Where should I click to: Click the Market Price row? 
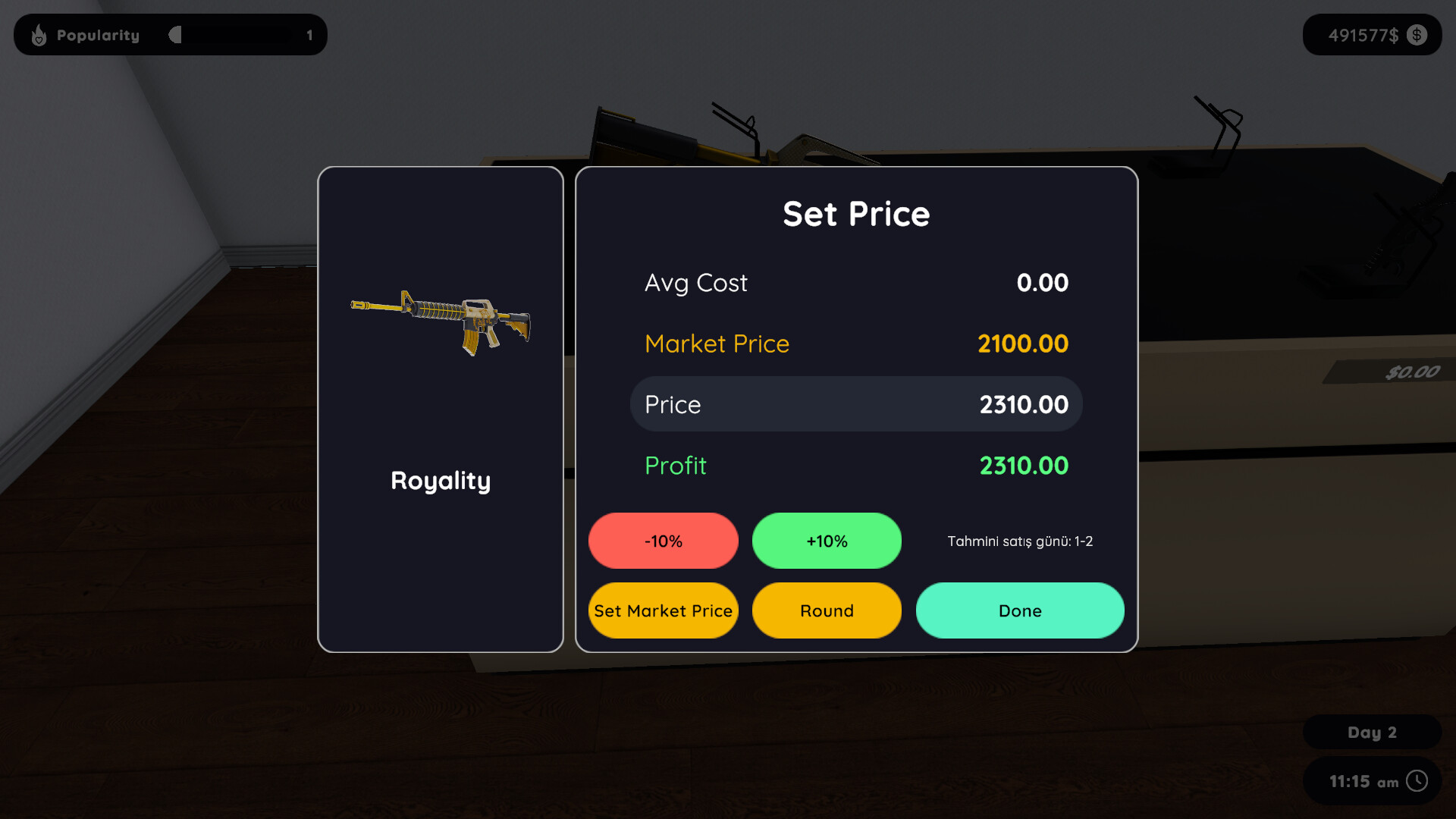(855, 343)
